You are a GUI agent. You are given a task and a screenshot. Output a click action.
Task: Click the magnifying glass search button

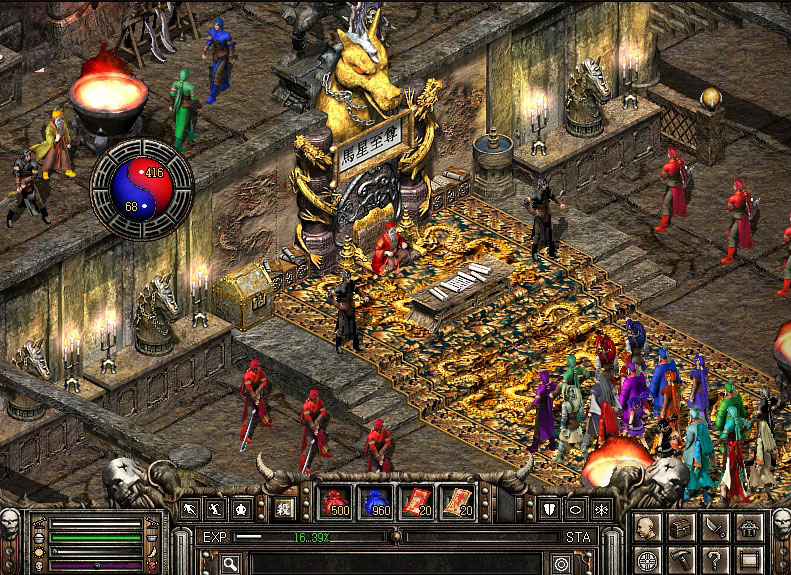pos(231,564)
